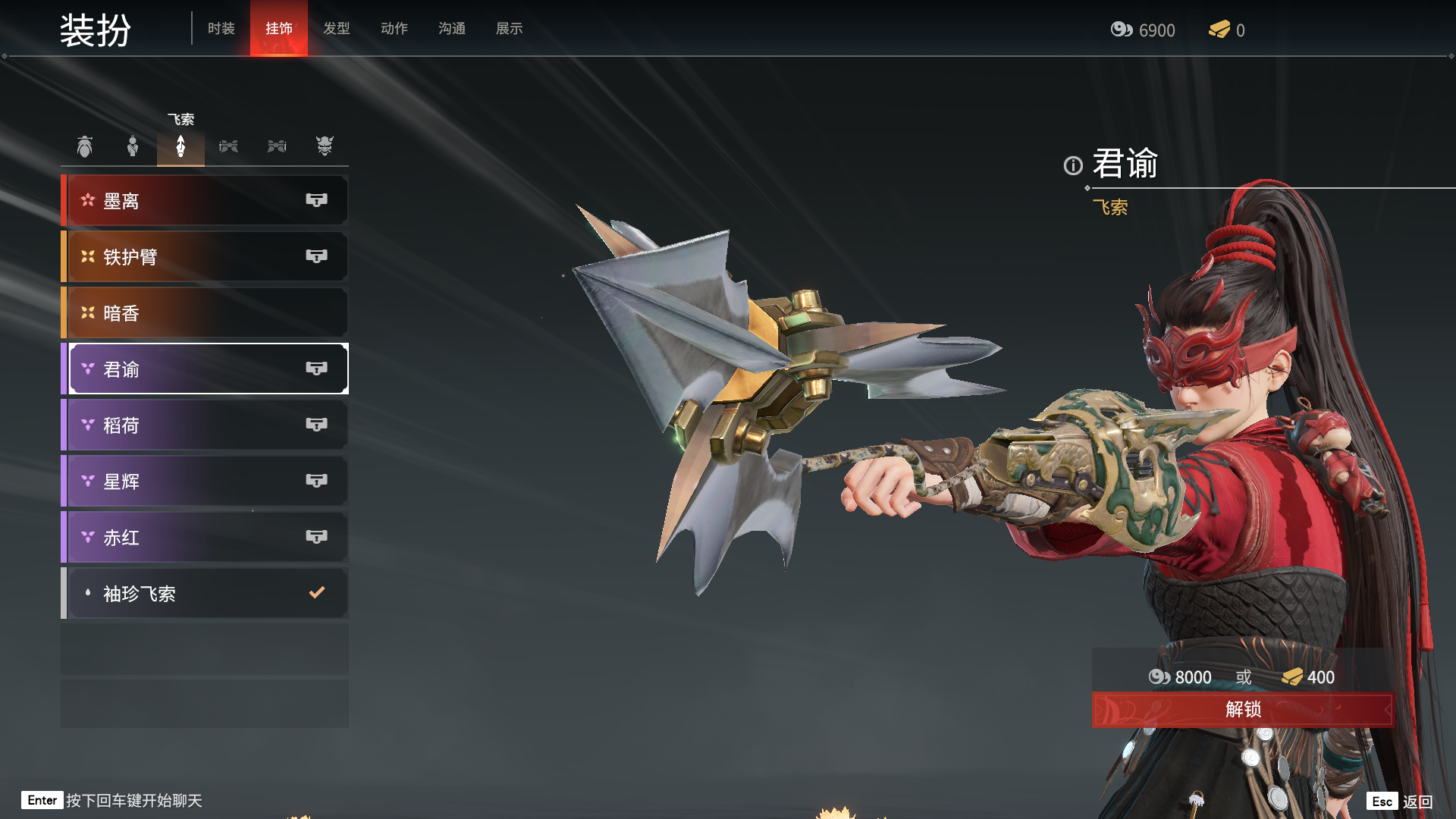Select the 动作 tab
The height and width of the screenshot is (819, 1456).
coord(394,29)
